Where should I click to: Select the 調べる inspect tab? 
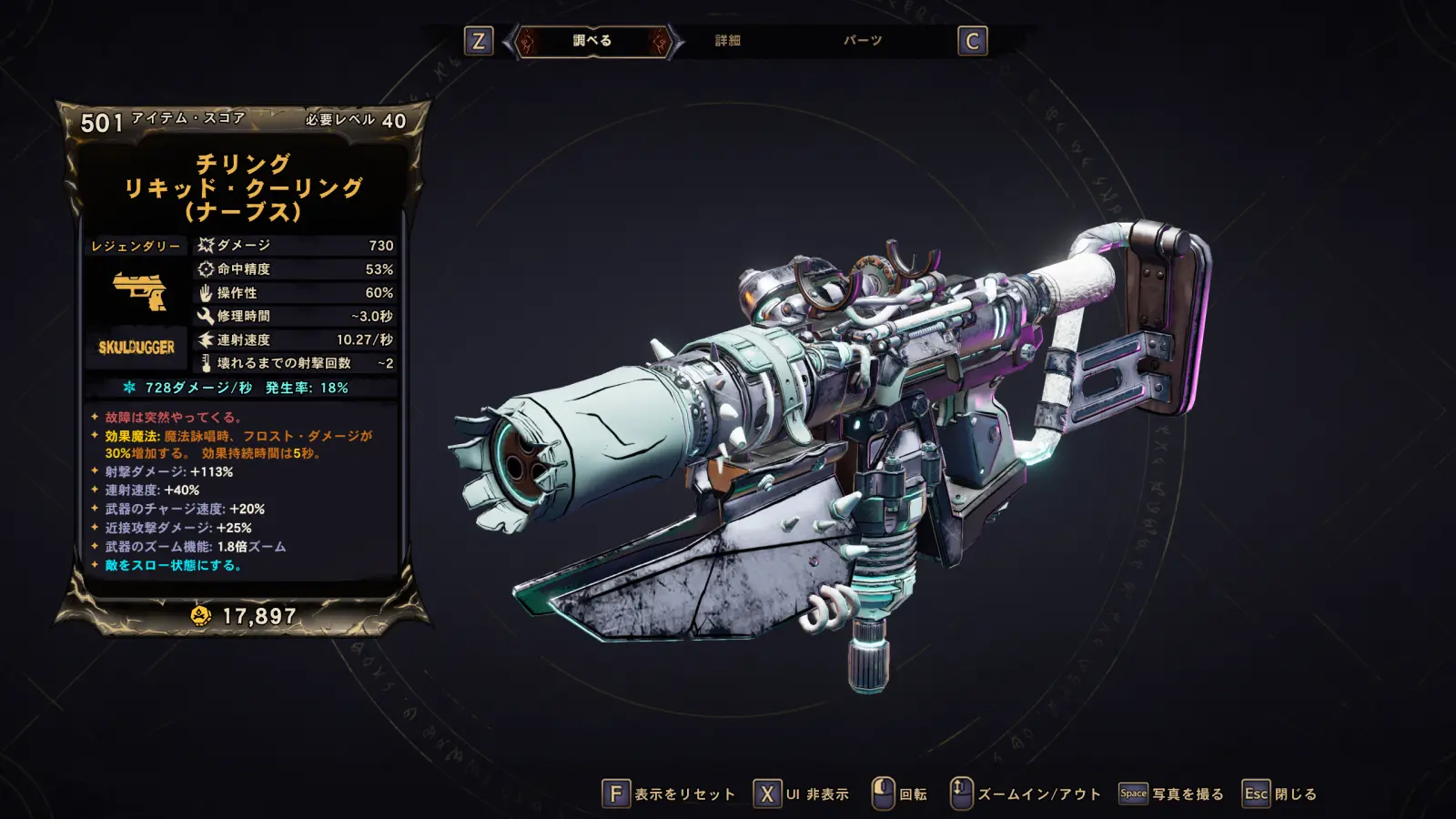click(x=592, y=41)
